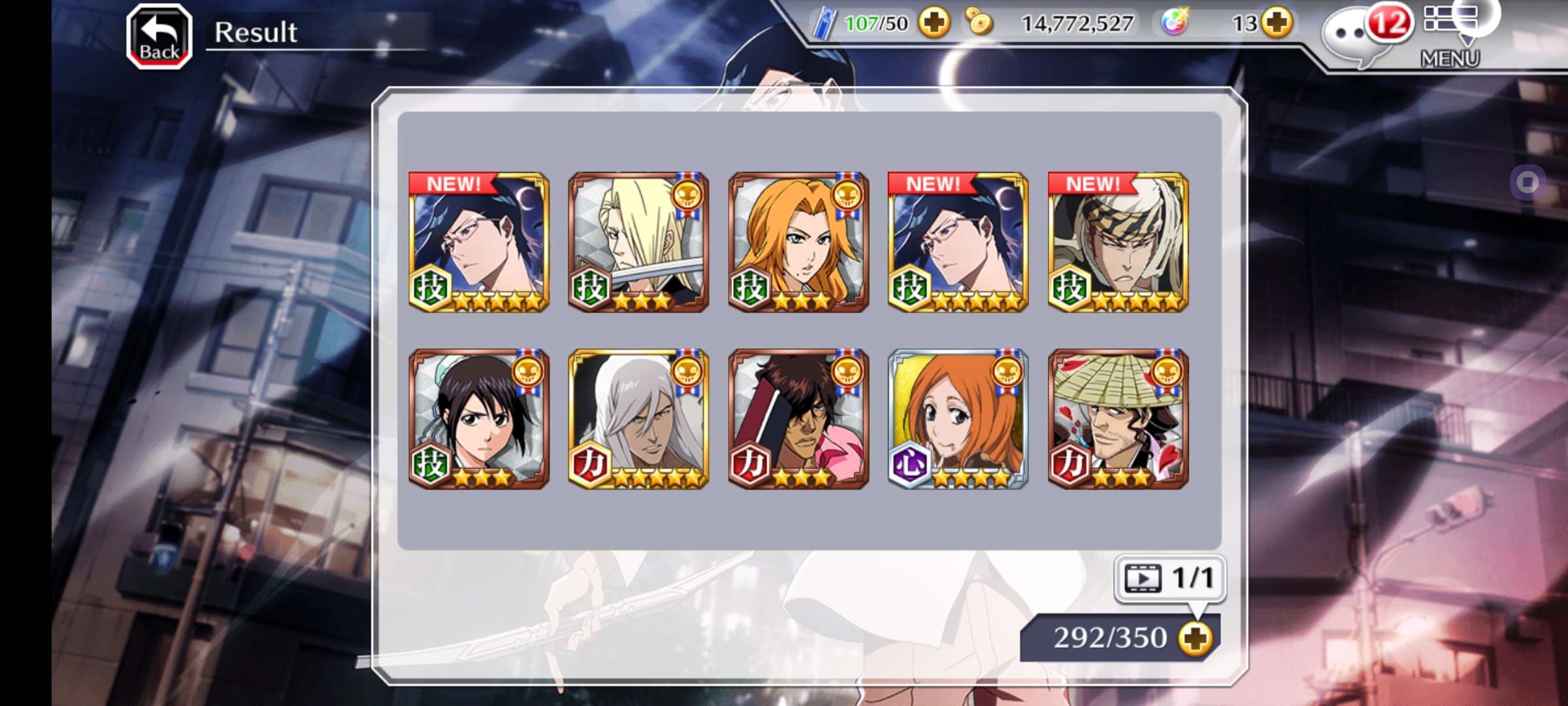Buy spirit orbs using the plus beside 13
This screenshot has width=1568, height=706.
1277,24
